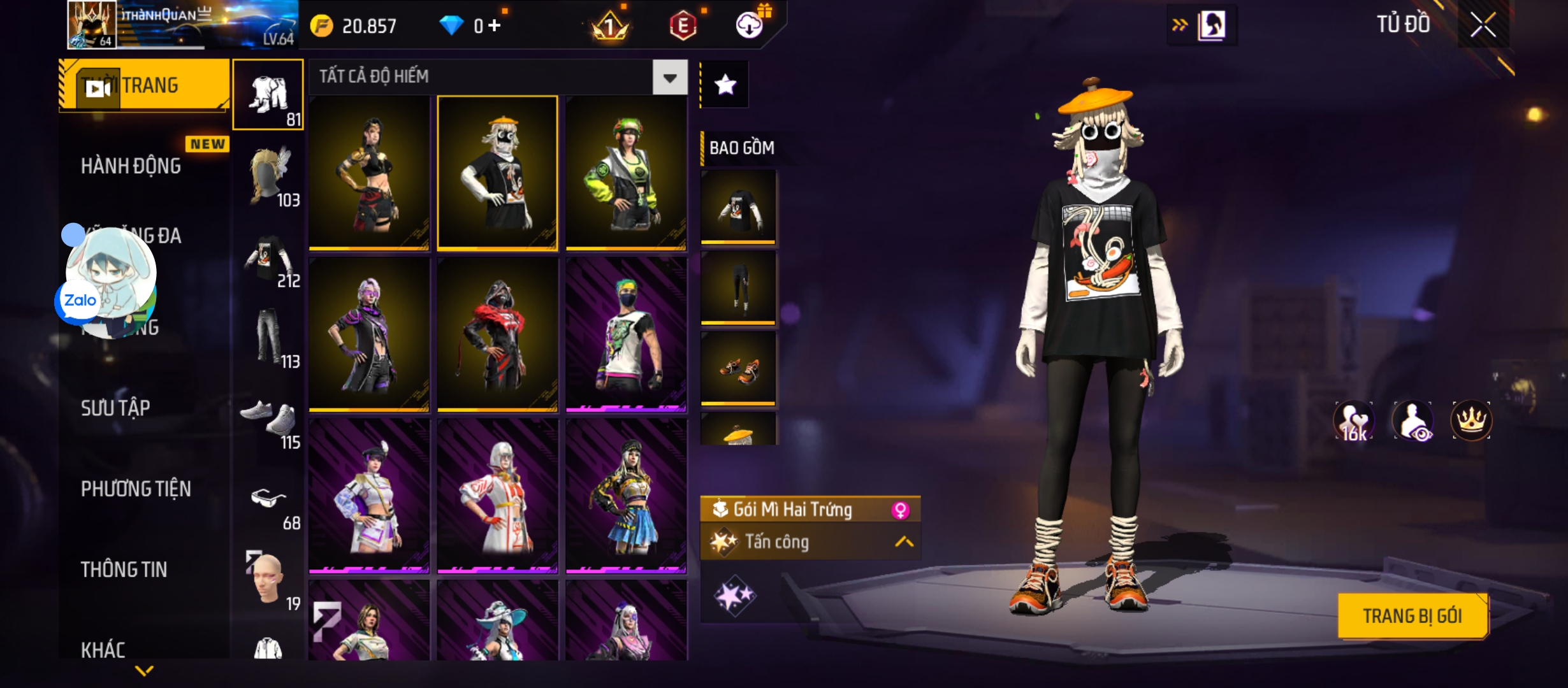Screen dimensions: 1568x688
Task: Open the hairstyle subcategory with 103 items
Action: (x=269, y=176)
